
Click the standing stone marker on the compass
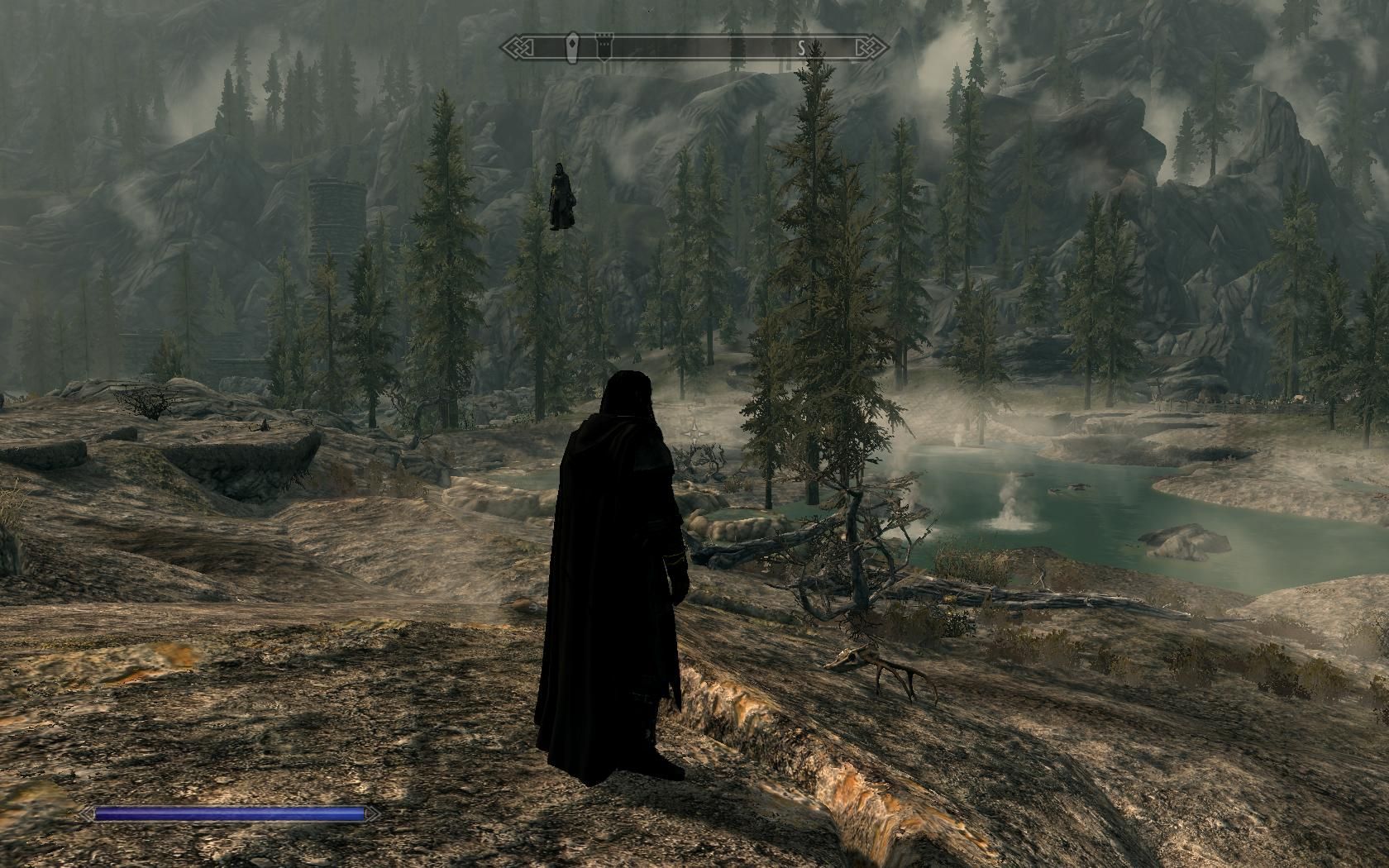point(571,47)
